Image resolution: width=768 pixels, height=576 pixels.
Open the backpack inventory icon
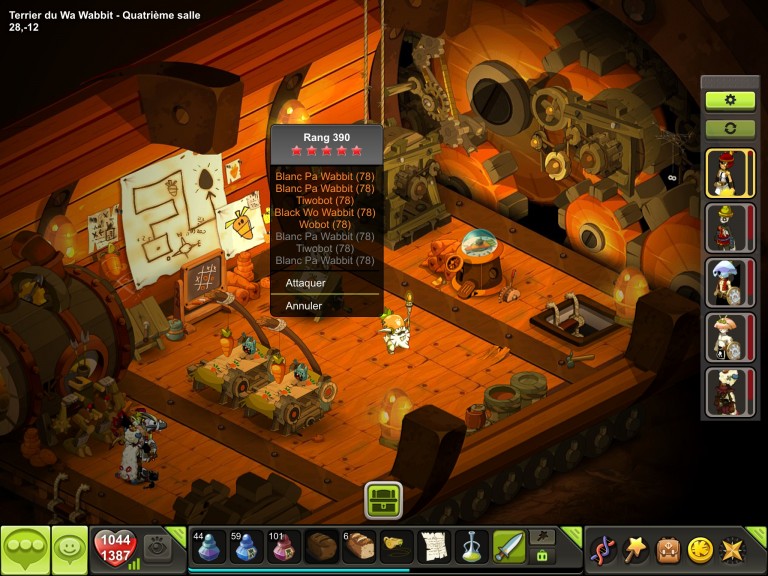(668, 549)
